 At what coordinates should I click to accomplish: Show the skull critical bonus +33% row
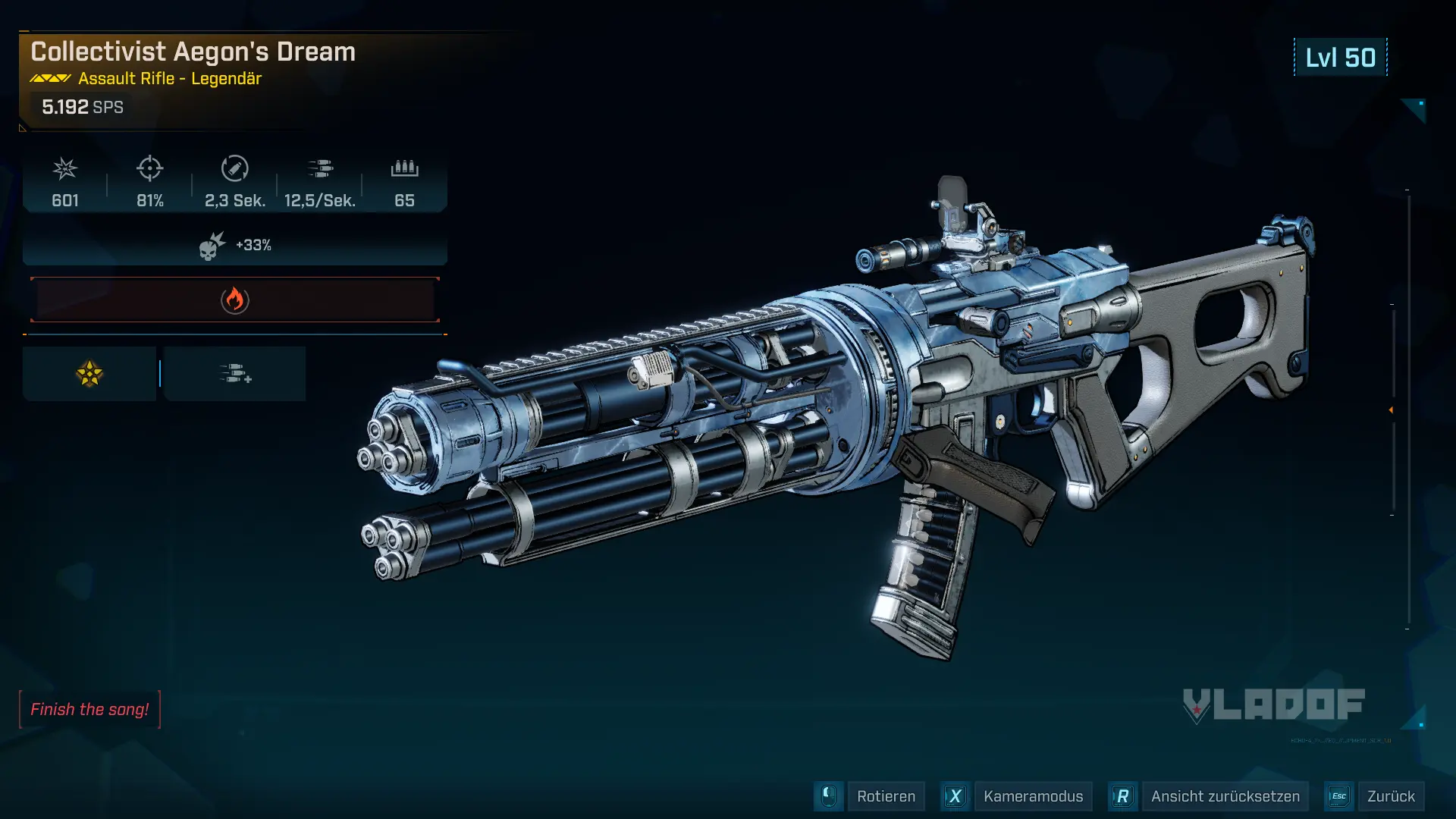point(235,246)
